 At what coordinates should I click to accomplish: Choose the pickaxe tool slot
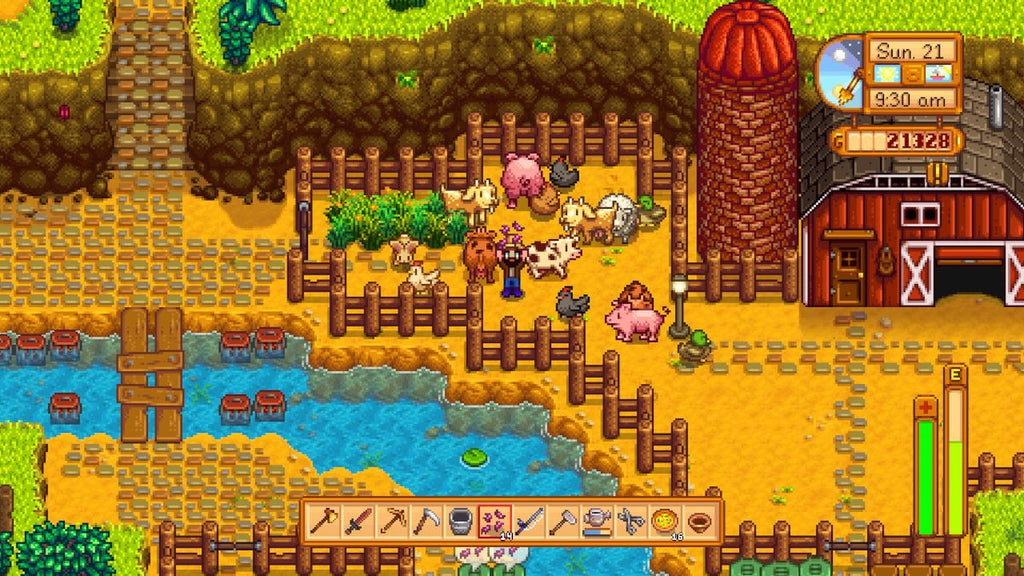(393, 521)
